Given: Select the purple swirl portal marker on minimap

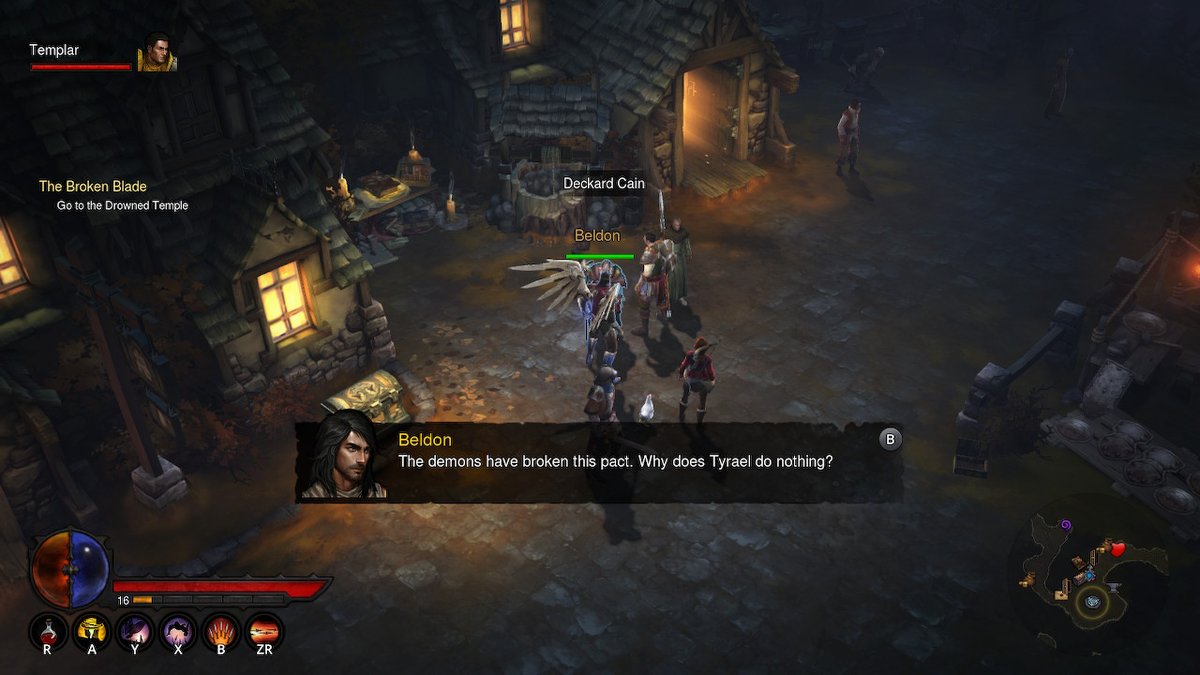Looking at the screenshot, I should [1065, 525].
